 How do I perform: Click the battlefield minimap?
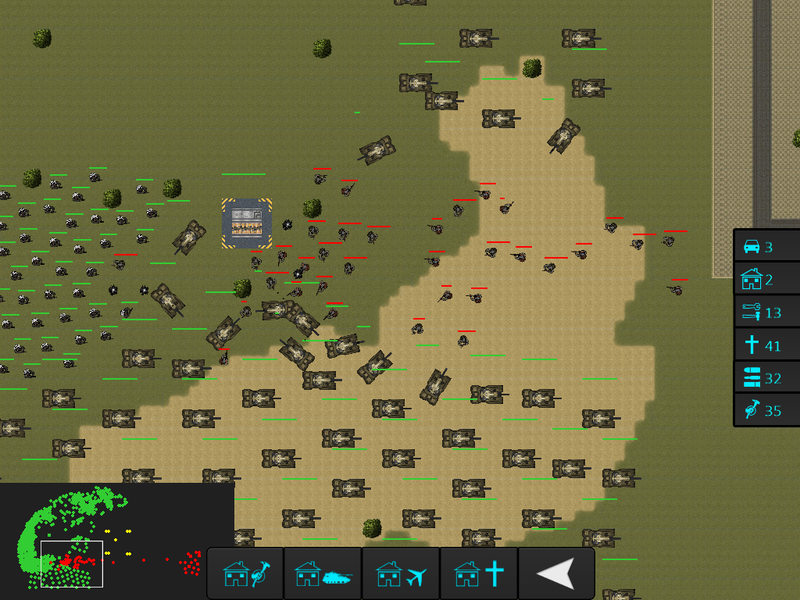tap(117, 542)
